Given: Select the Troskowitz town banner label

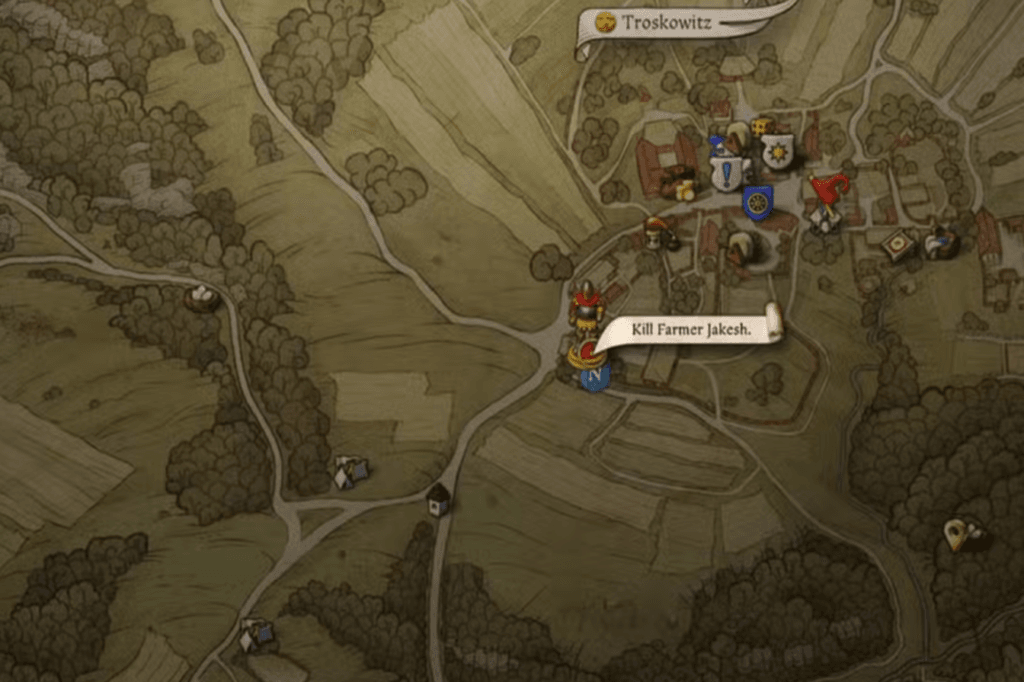Looking at the screenshot, I should [668, 22].
